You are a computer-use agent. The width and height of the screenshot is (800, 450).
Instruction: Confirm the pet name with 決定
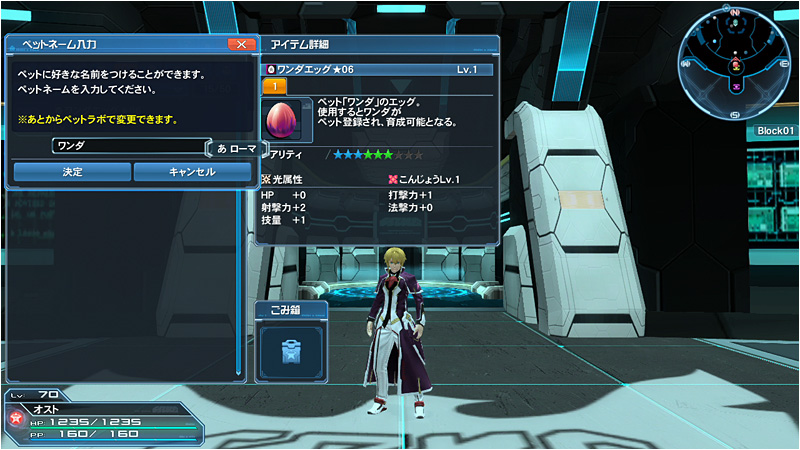click(72, 172)
